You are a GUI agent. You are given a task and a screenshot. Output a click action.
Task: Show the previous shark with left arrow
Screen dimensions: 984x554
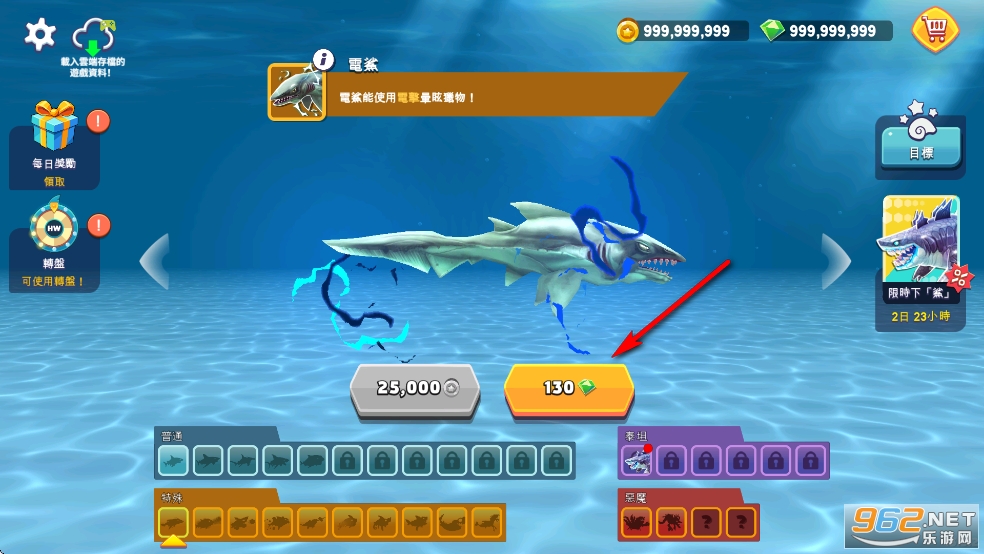153,261
